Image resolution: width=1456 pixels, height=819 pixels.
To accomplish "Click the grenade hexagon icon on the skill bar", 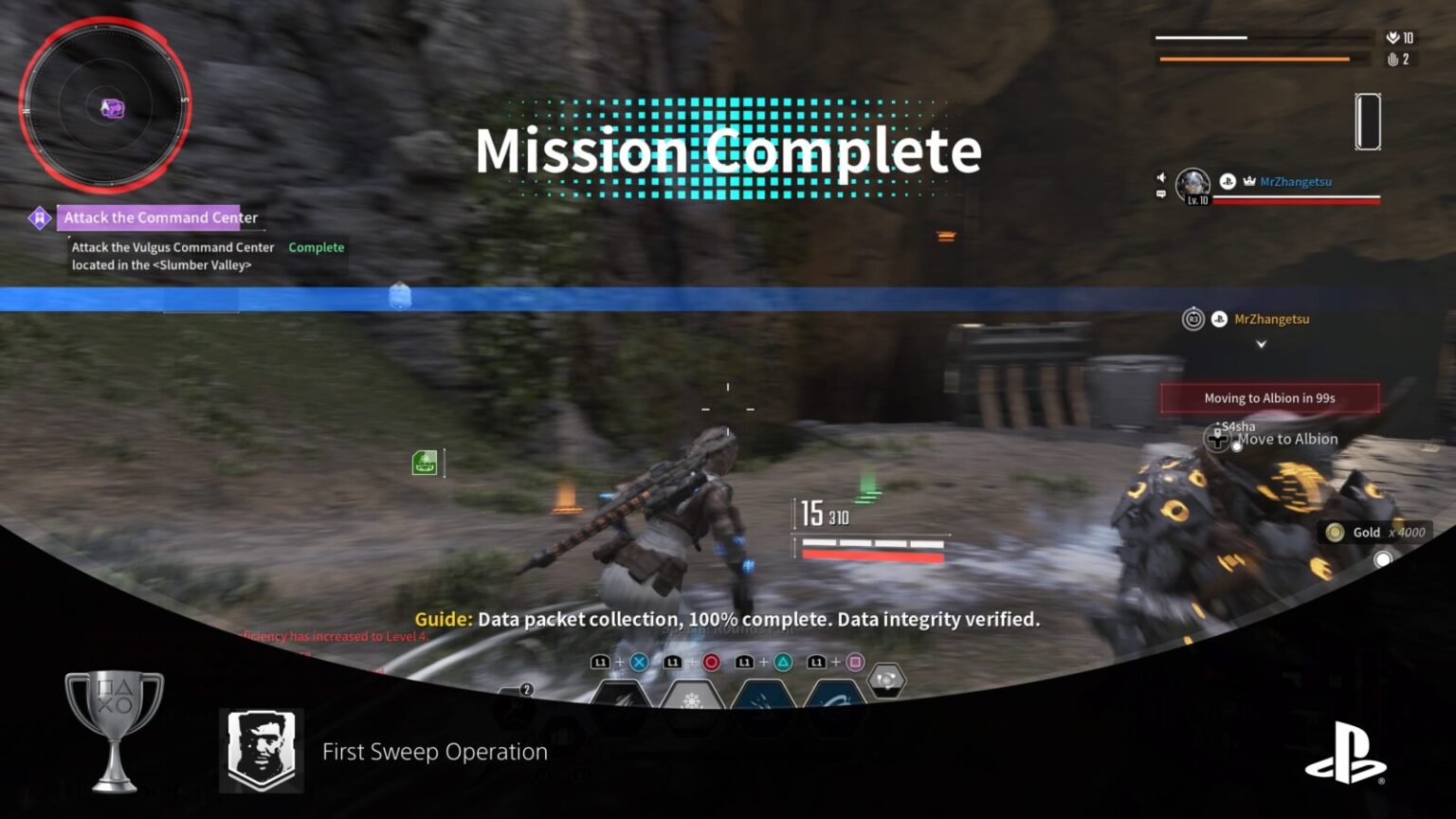I will tap(887, 681).
